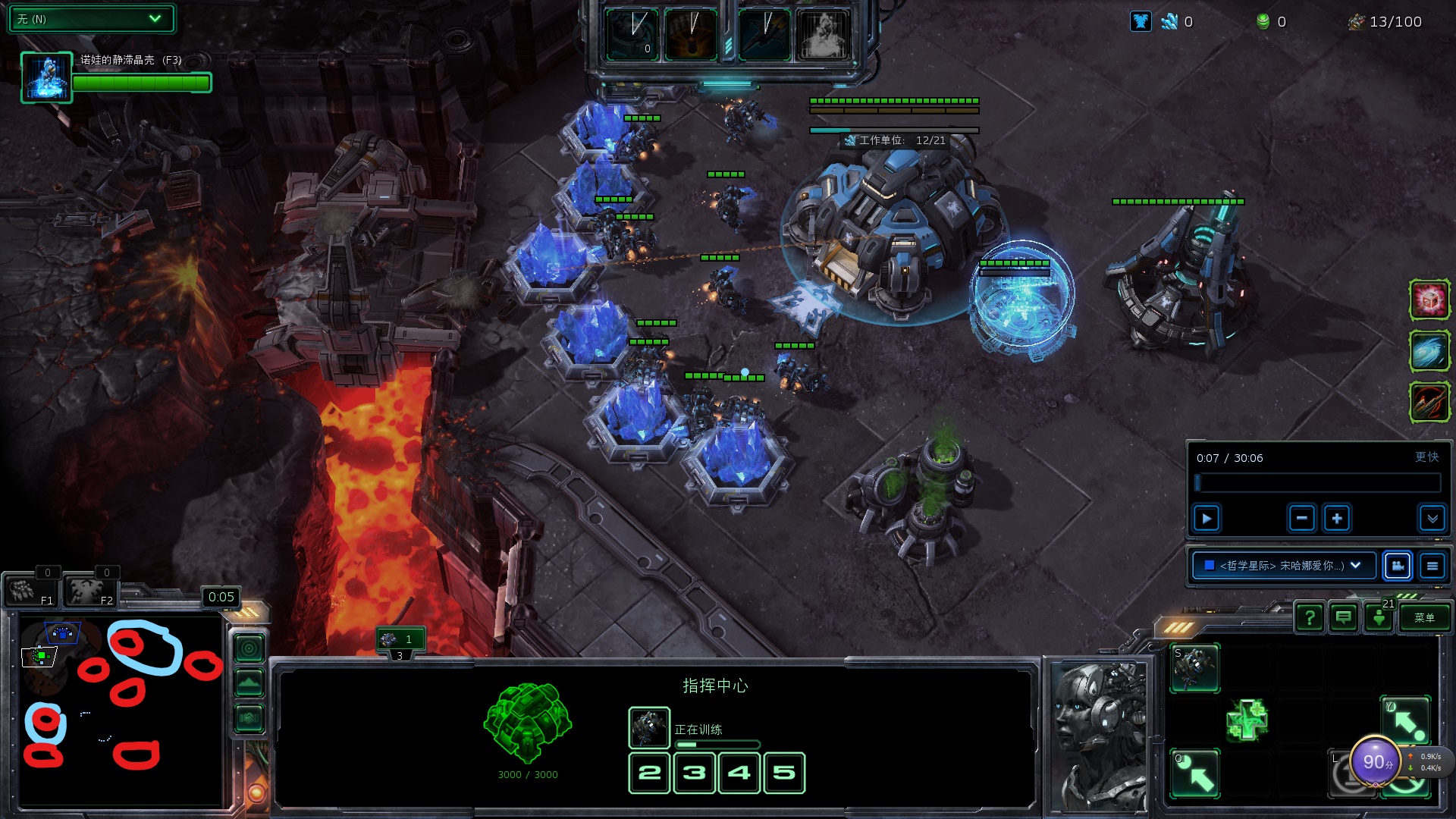Screen dimensions: 1456x819
Task: Cancel the SCV currently in training
Action: tap(649, 728)
